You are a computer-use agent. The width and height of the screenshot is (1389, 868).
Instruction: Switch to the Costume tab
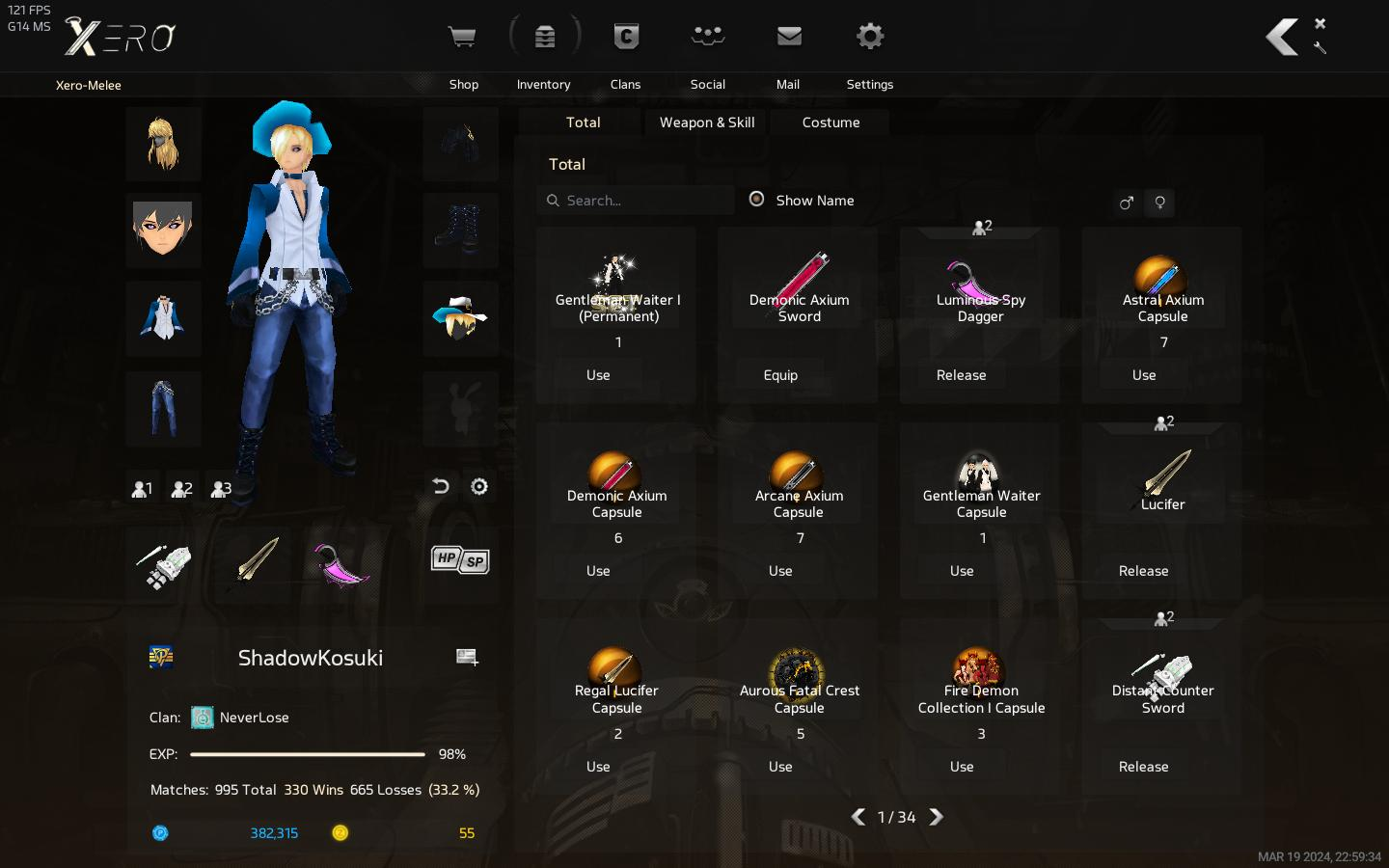[831, 122]
